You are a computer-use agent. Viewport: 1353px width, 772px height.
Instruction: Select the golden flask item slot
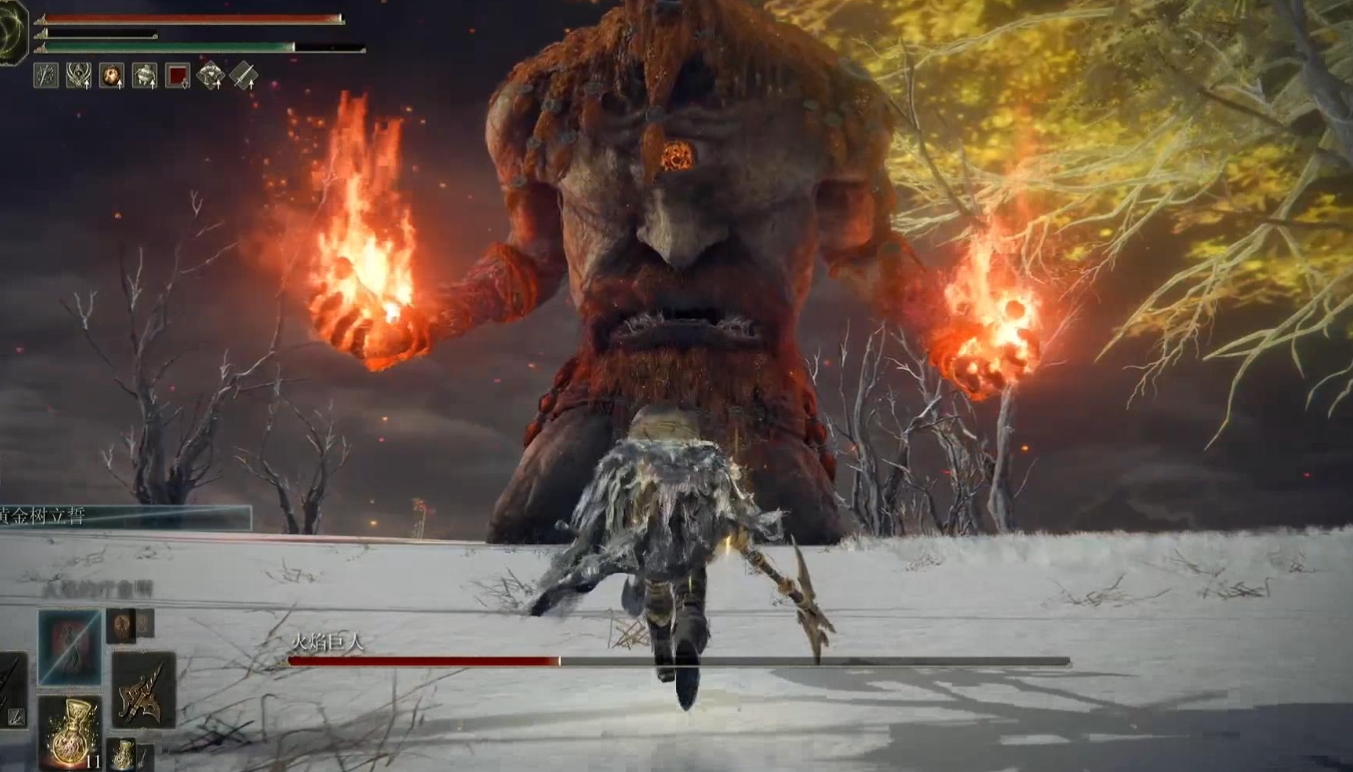pos(69,733)
